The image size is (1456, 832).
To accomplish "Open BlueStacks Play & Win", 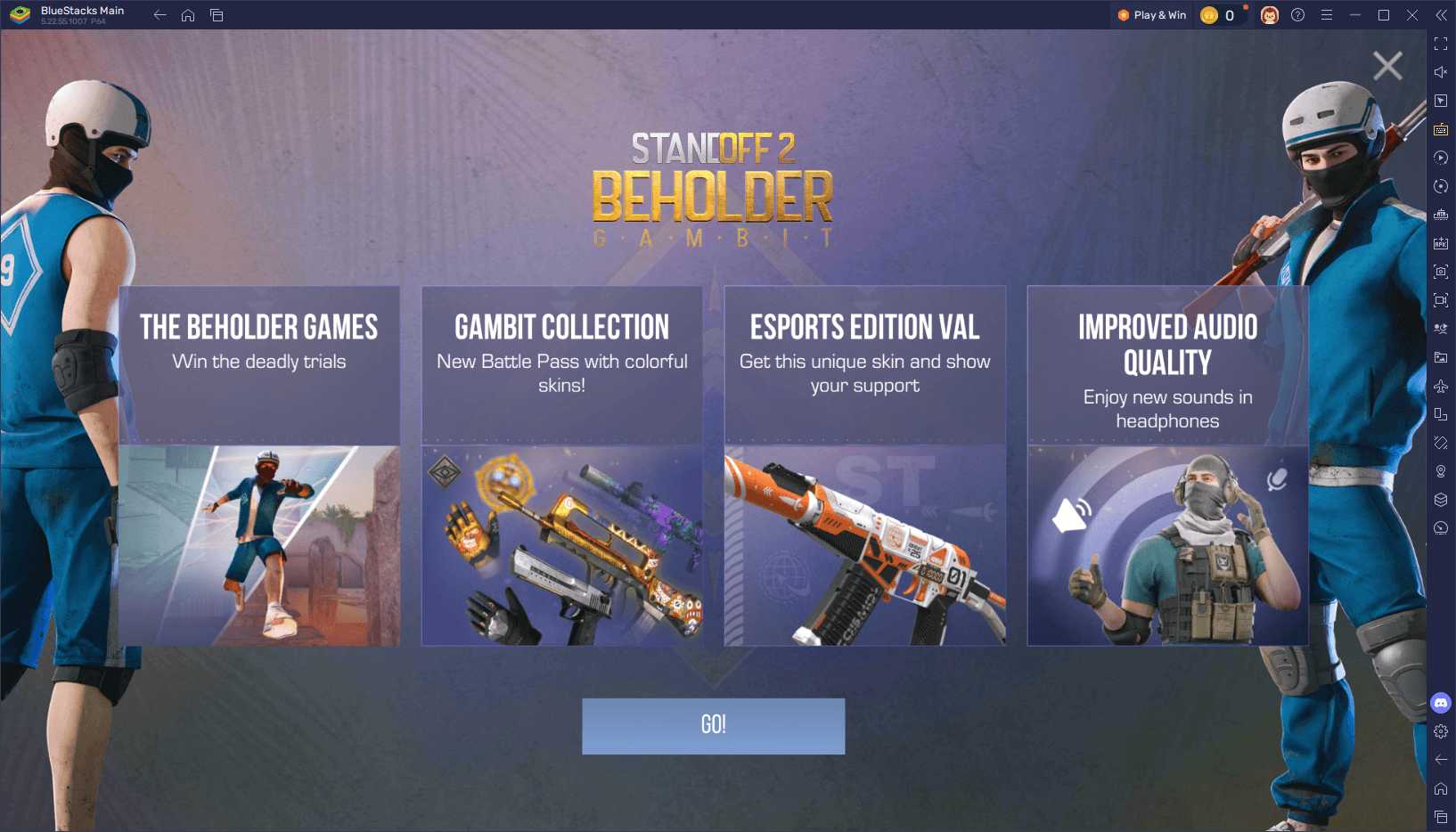I will point(1152,15).
